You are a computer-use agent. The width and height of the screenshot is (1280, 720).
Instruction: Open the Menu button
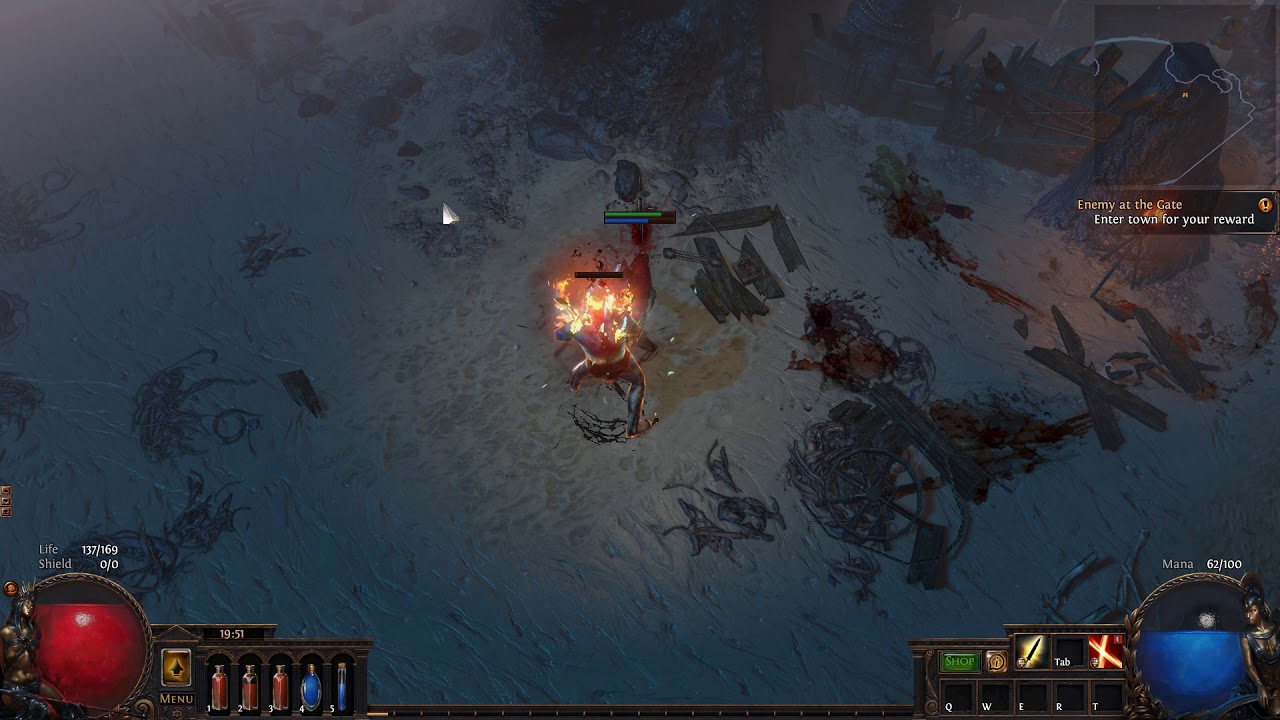[x=176, y=699]
